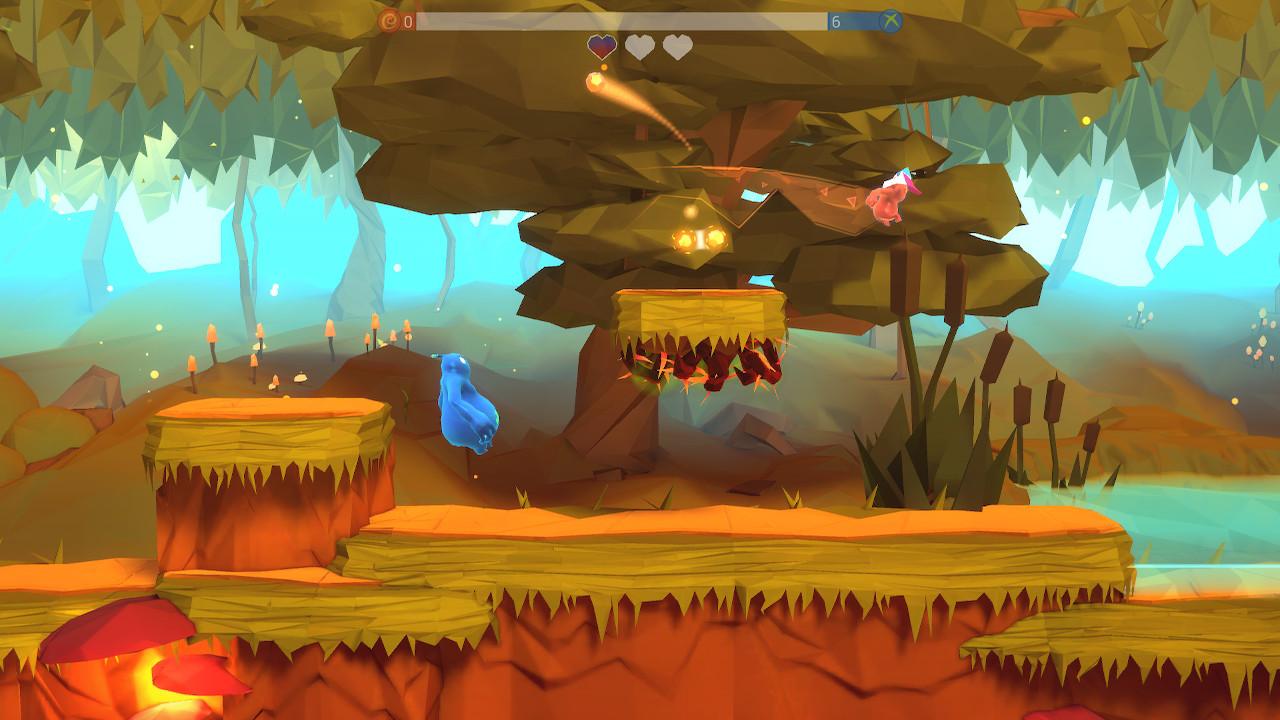
Task: Click the pair of glowing orbs in the tree
Action: tap(697, 237)
